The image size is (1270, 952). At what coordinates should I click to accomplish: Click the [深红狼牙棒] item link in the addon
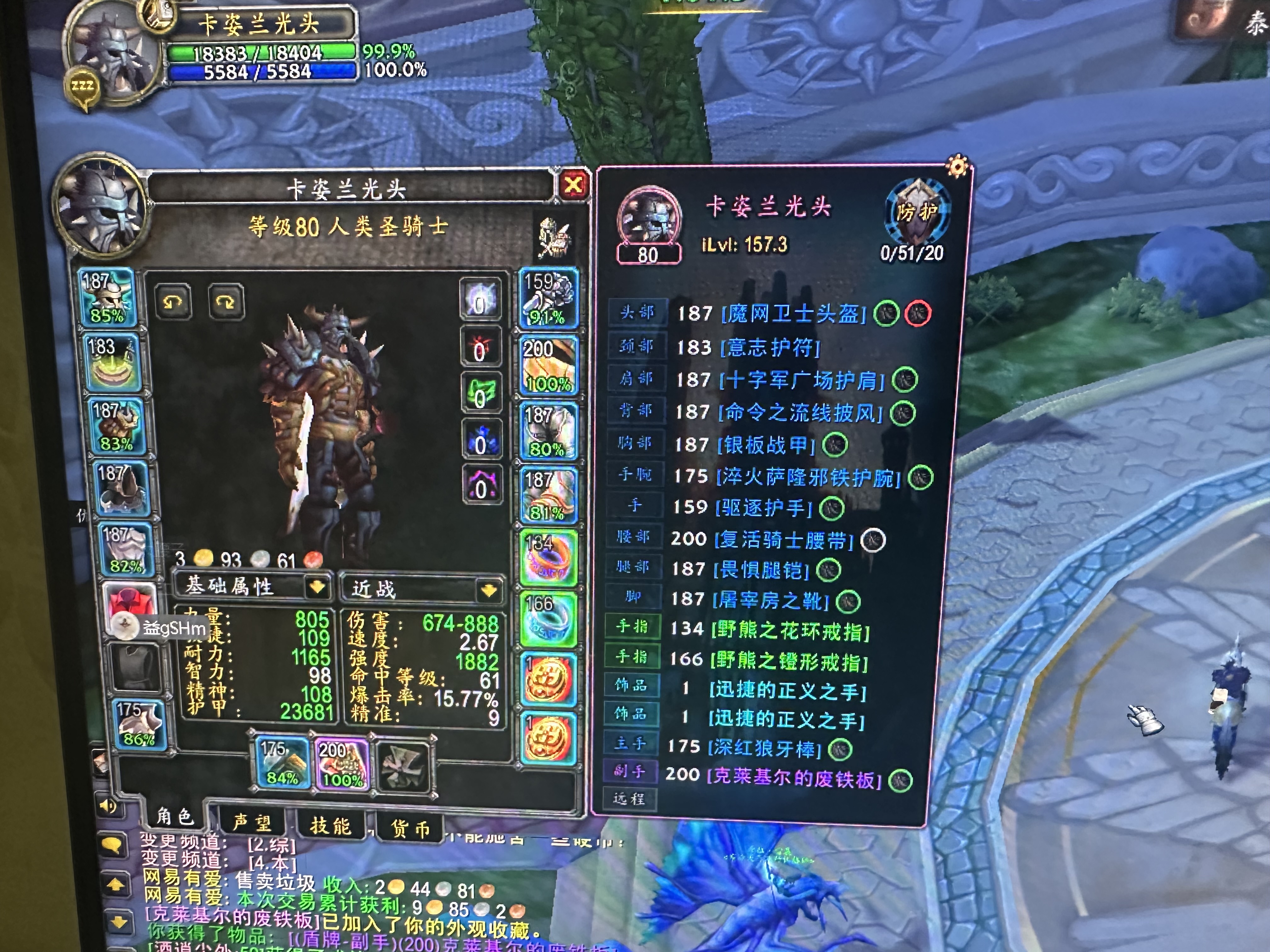click(x=764, y=747)
